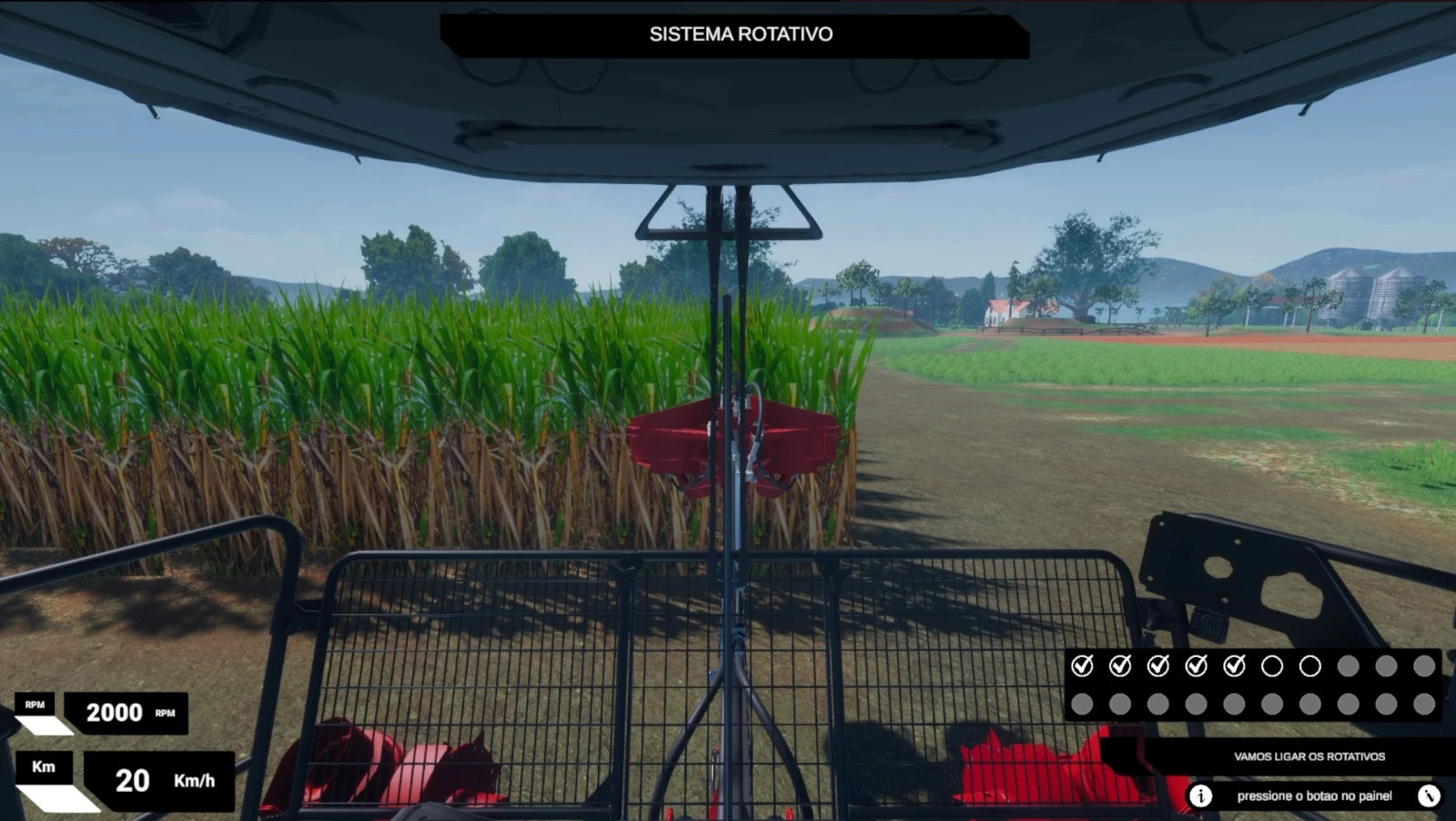Image resolution: width=1456 pixels, height=821 pixels.
Task: Click the Km label badge
Action: click(45, 767)
